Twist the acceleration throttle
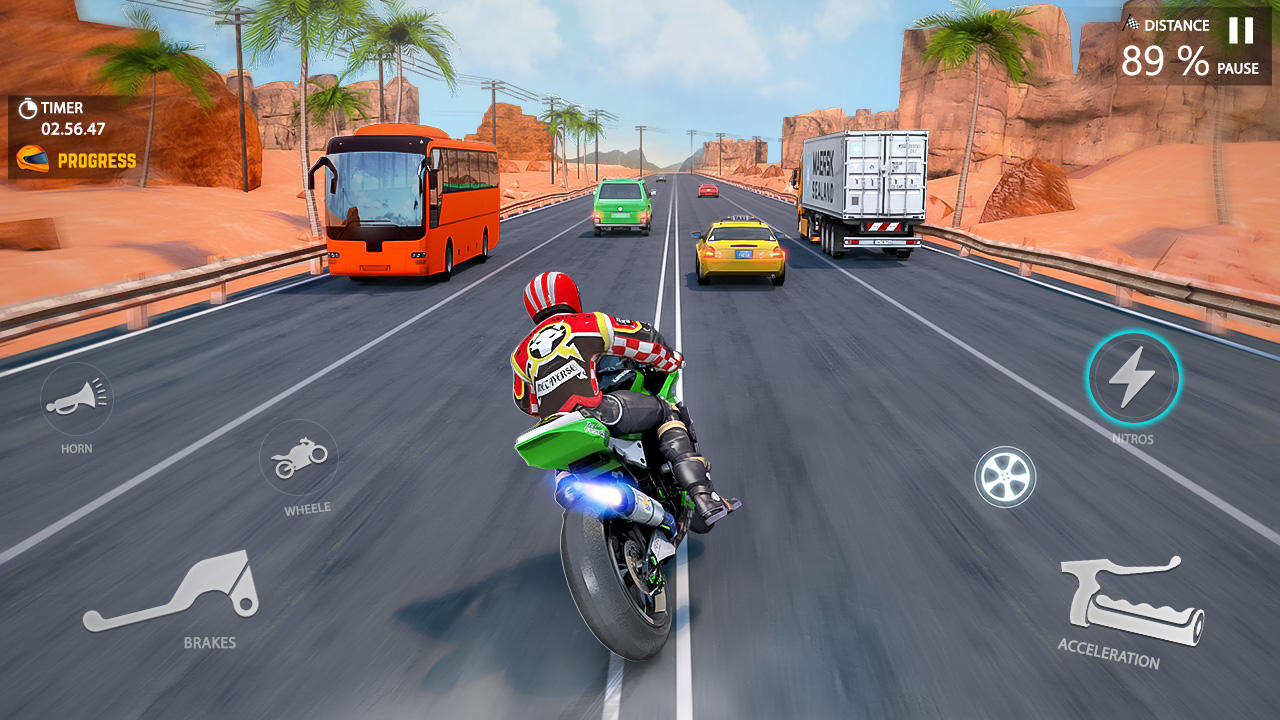1280x720 pixels. coord(1131,601)
